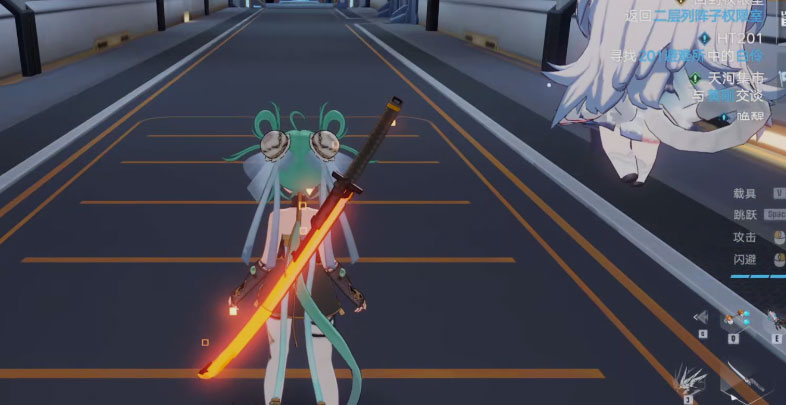Use the double-arrow dash skill icon

point(702,317)
